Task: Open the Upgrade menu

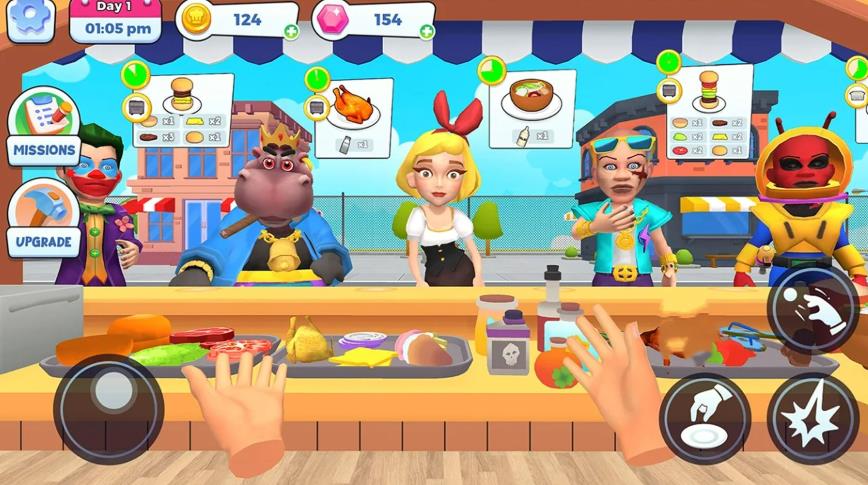Action: click(x=43, y=217)
